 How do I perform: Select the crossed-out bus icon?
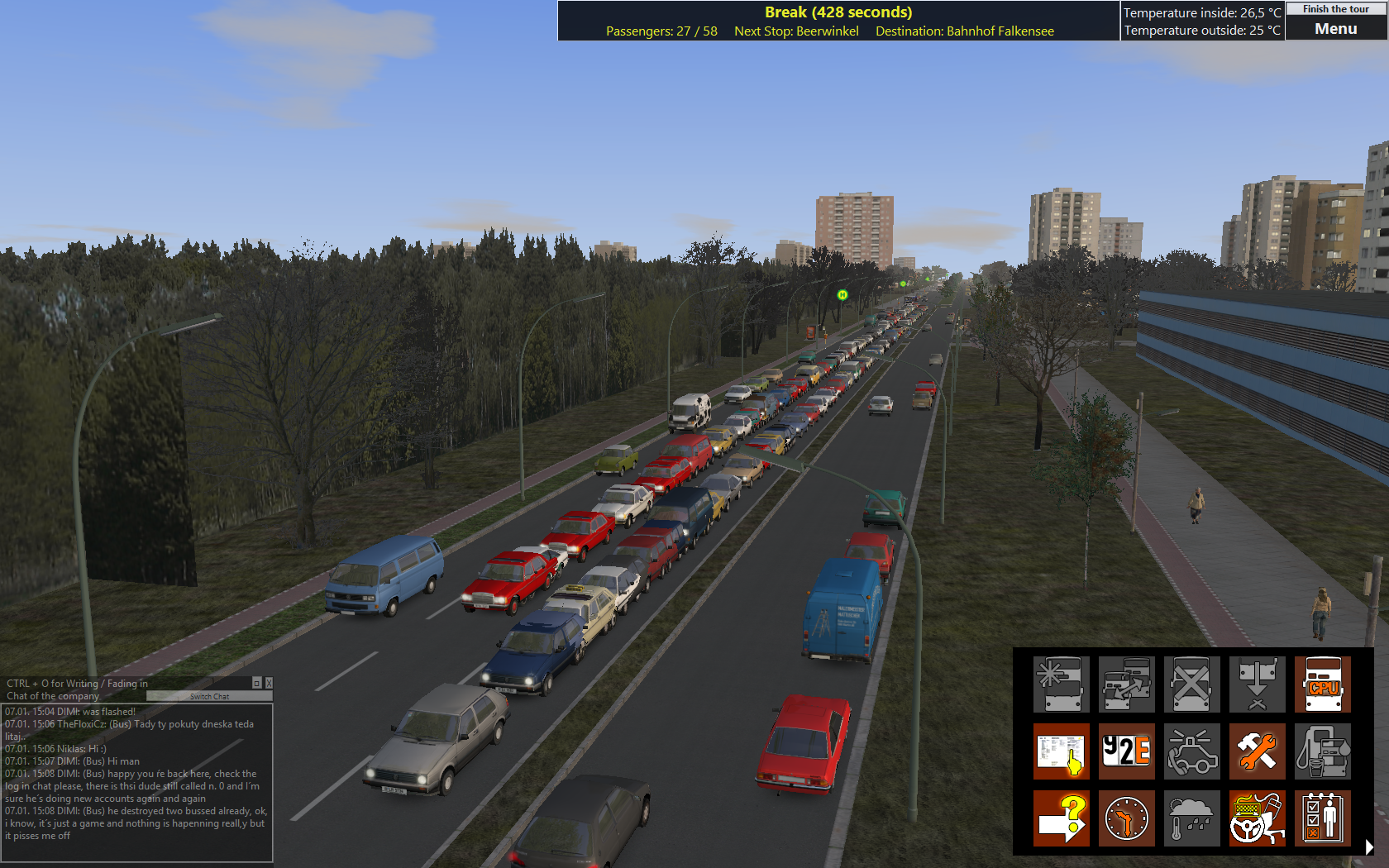(1191, 684)
